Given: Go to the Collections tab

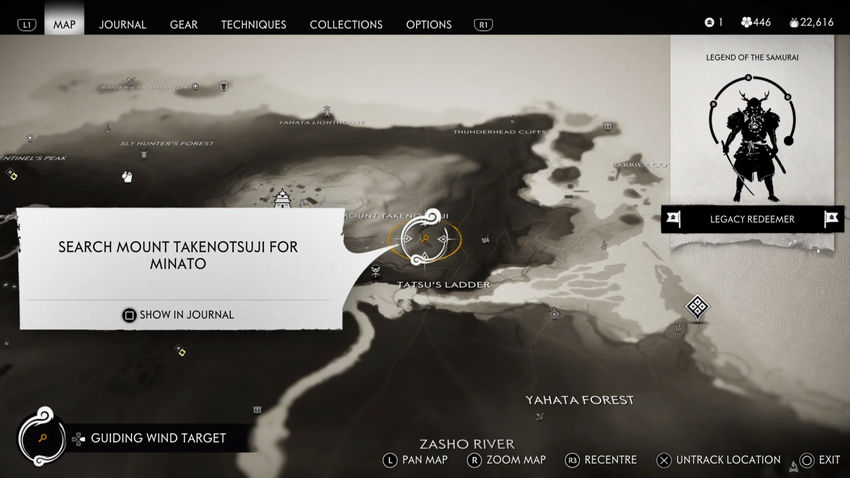Looking at the screenshot, I should point(345,24).
